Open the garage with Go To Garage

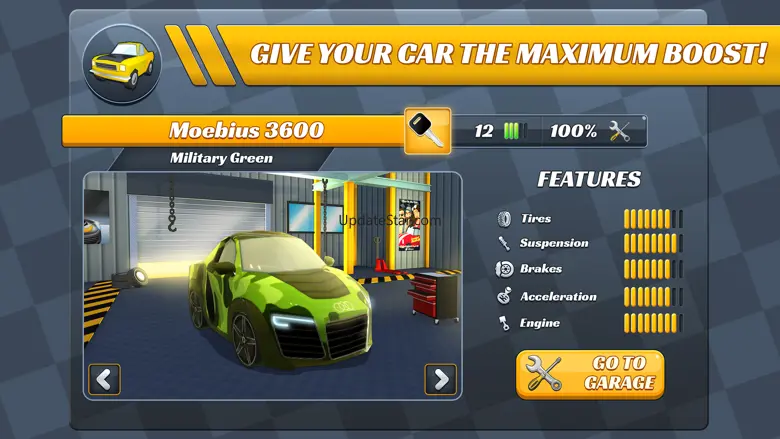pyautogui.click(x=590, y=373)
